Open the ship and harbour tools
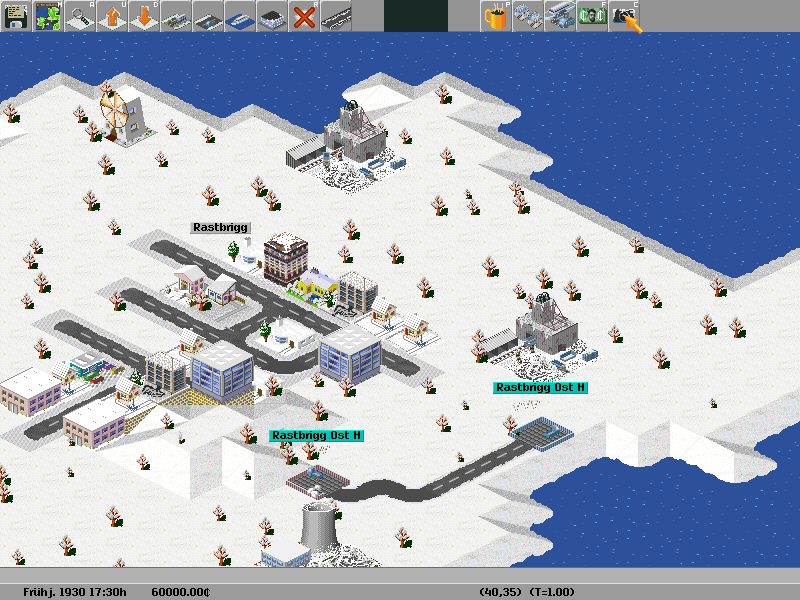 pyautogui.click(x=240, y=16)
